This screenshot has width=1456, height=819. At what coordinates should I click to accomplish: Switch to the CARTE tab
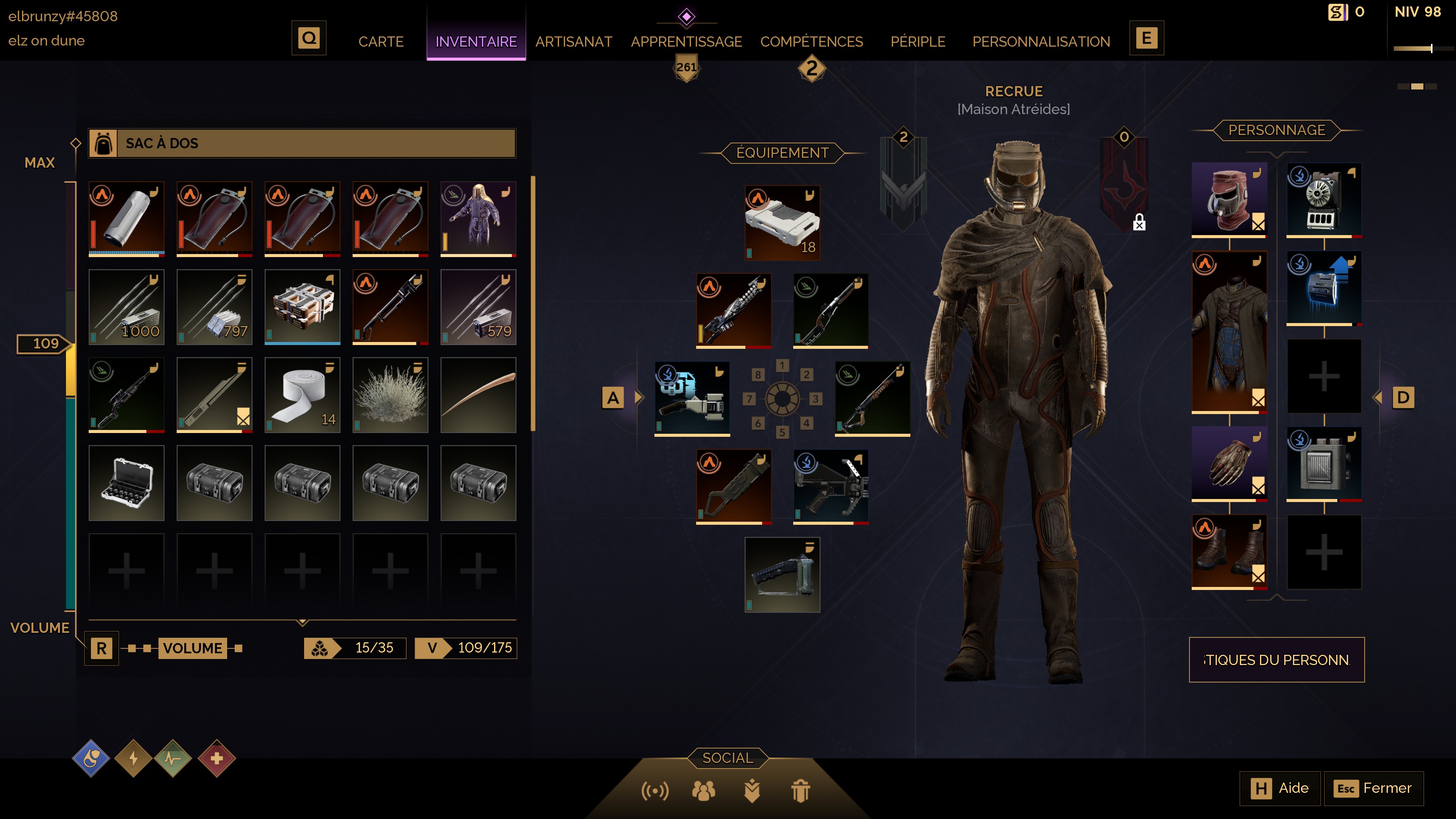coord(380,41)
